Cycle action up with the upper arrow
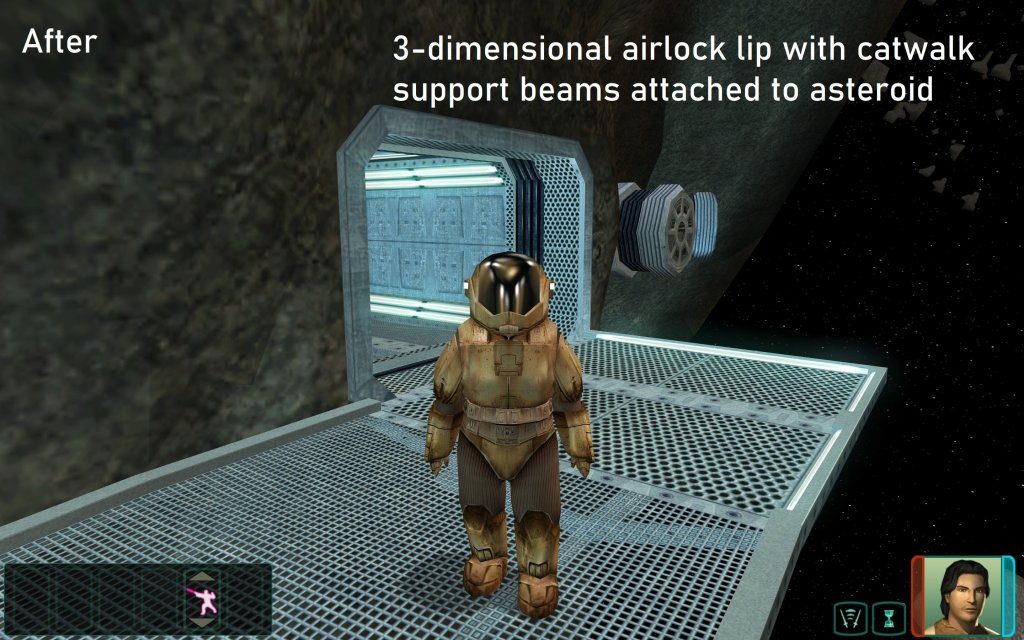The height and width of the screenshot is (640, 1024). [x=200, y=577]
